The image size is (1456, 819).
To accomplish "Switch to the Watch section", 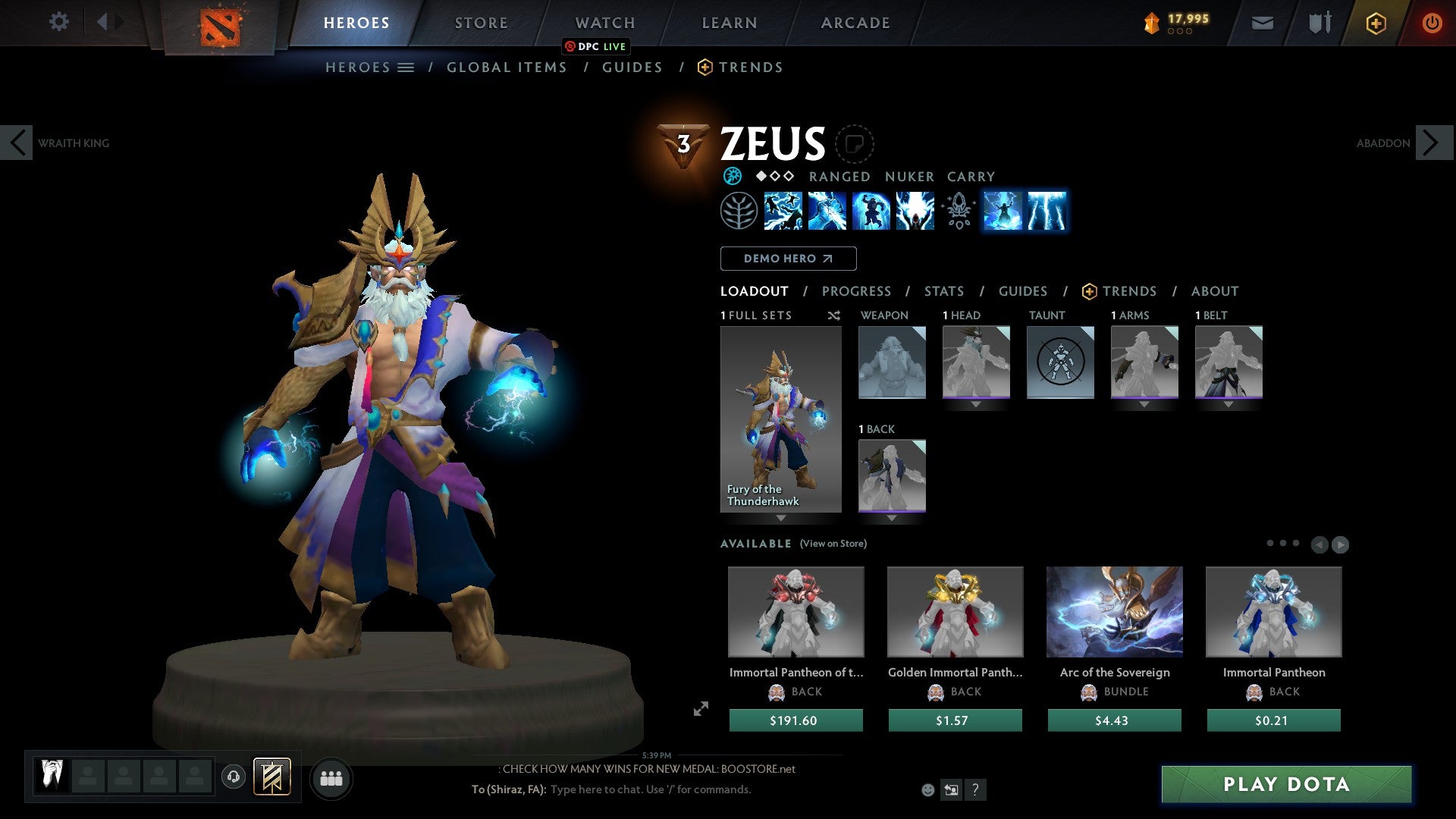I will click(x=604, y=23).
